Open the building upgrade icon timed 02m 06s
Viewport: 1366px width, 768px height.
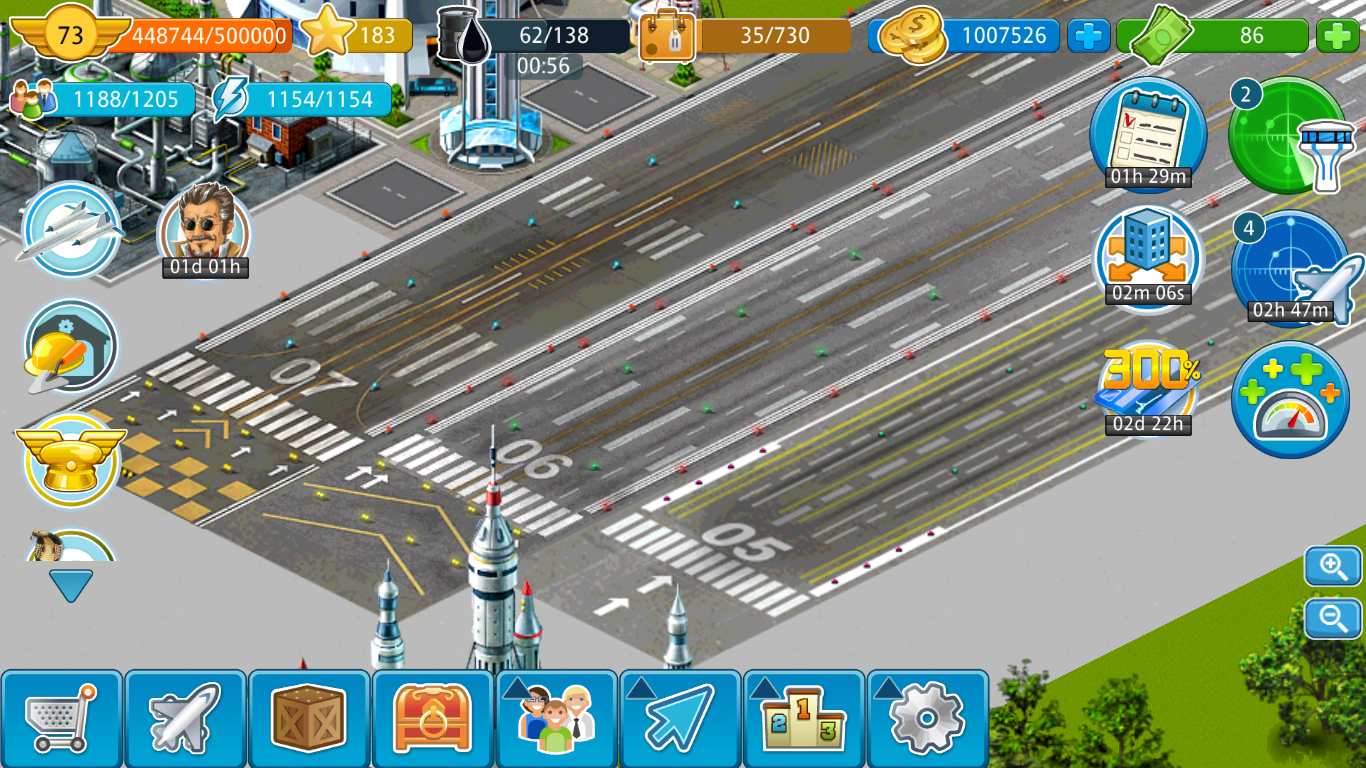tap(1147, 258)
